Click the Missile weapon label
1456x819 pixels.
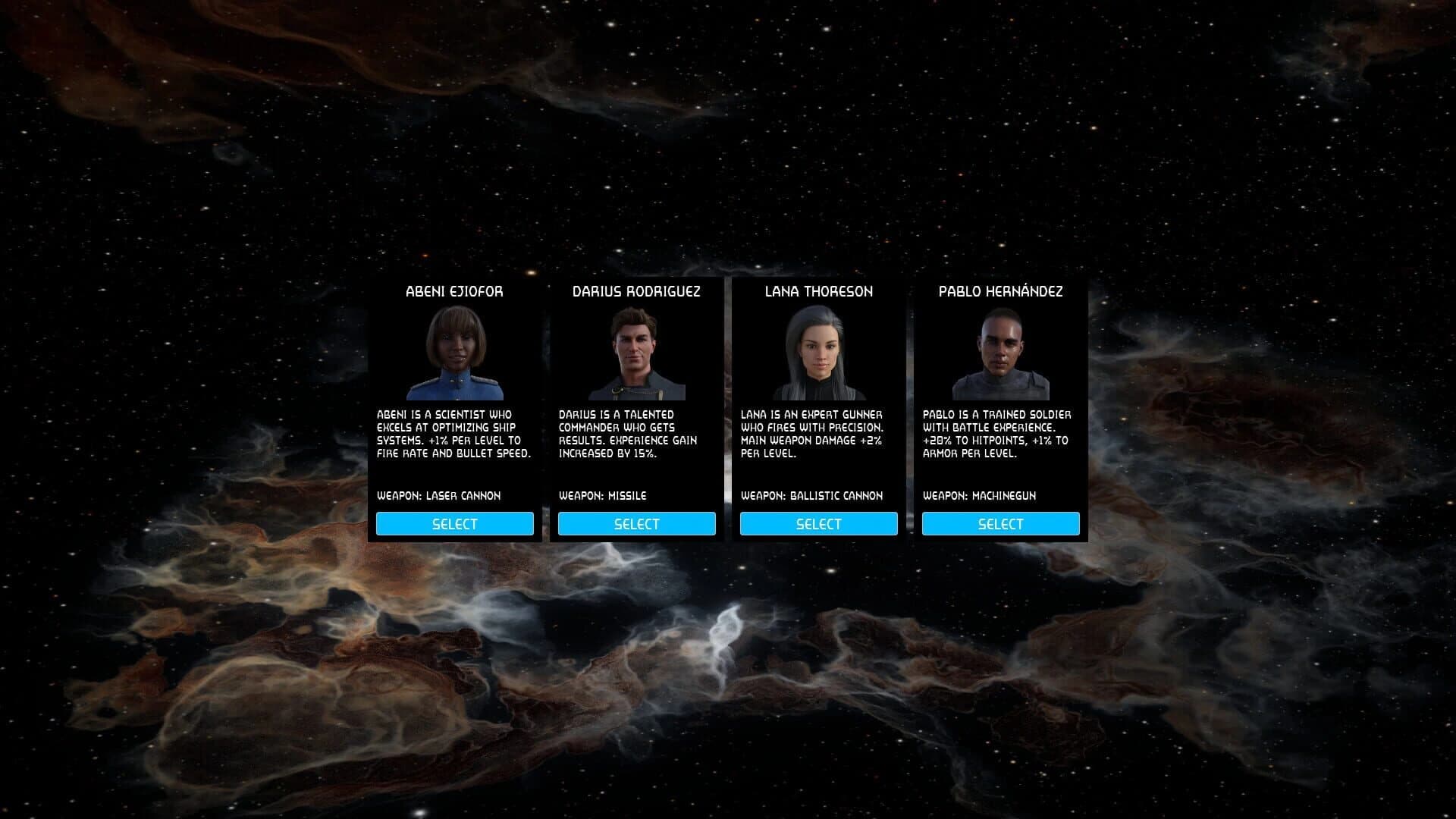pos(603,495)
